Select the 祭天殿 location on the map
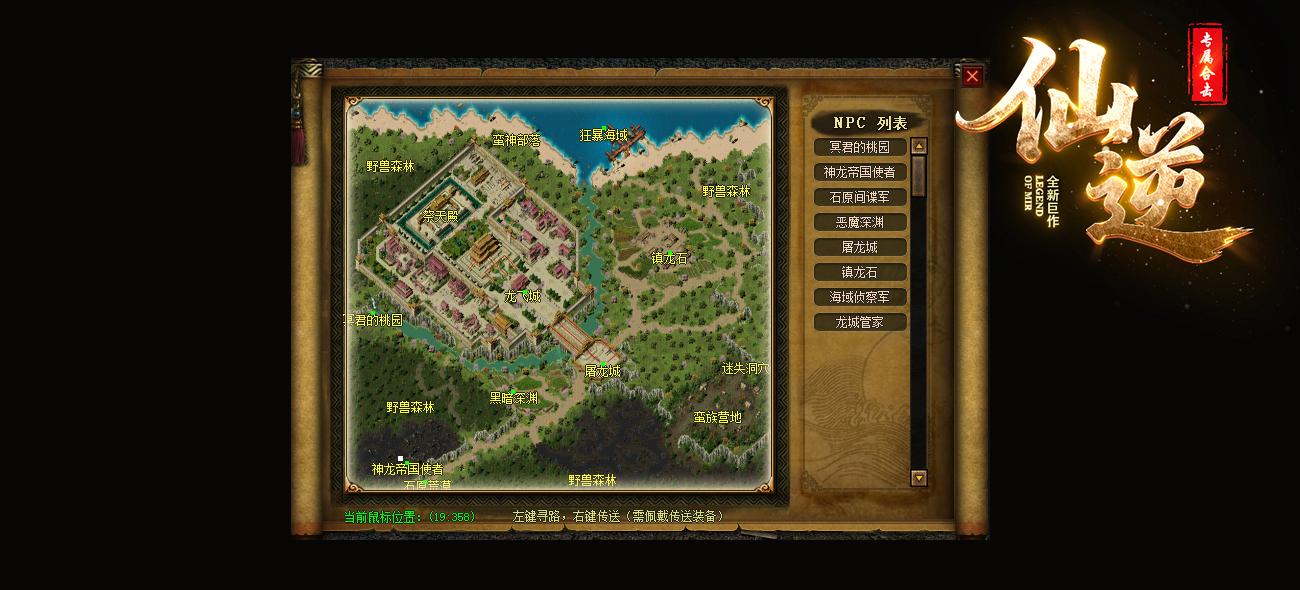 (440, 215)
